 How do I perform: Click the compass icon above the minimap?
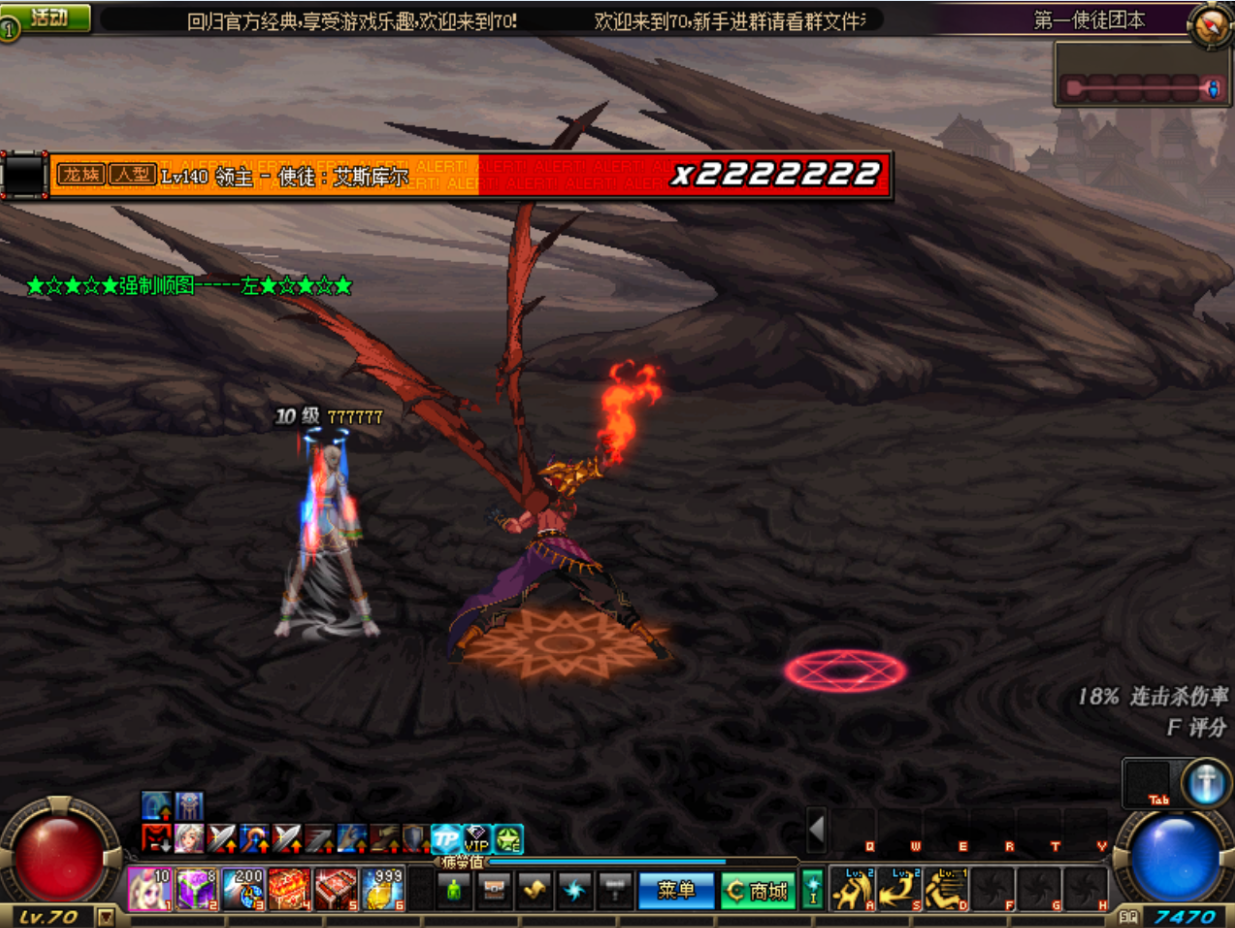[1210, 24]
